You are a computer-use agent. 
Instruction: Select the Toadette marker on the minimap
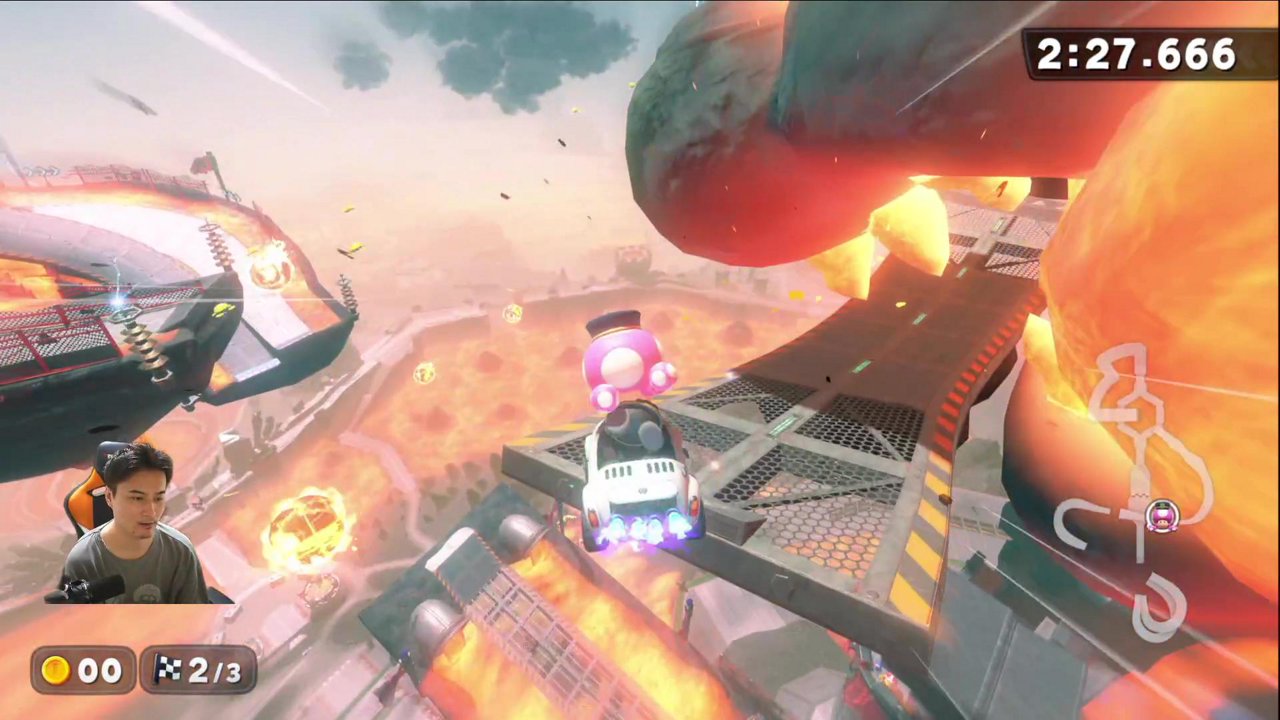[x=1161, y=517]
